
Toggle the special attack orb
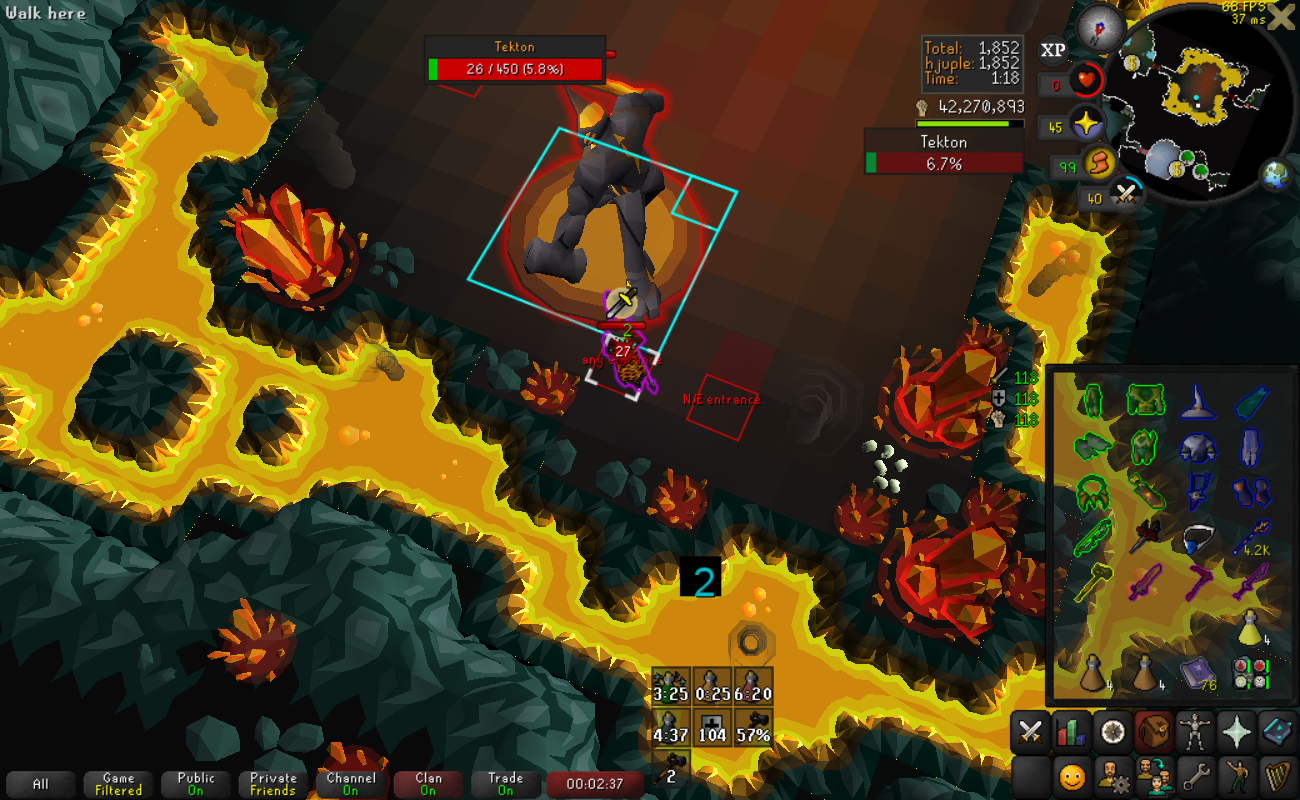pyautogui.click(x=1127, y=194)
